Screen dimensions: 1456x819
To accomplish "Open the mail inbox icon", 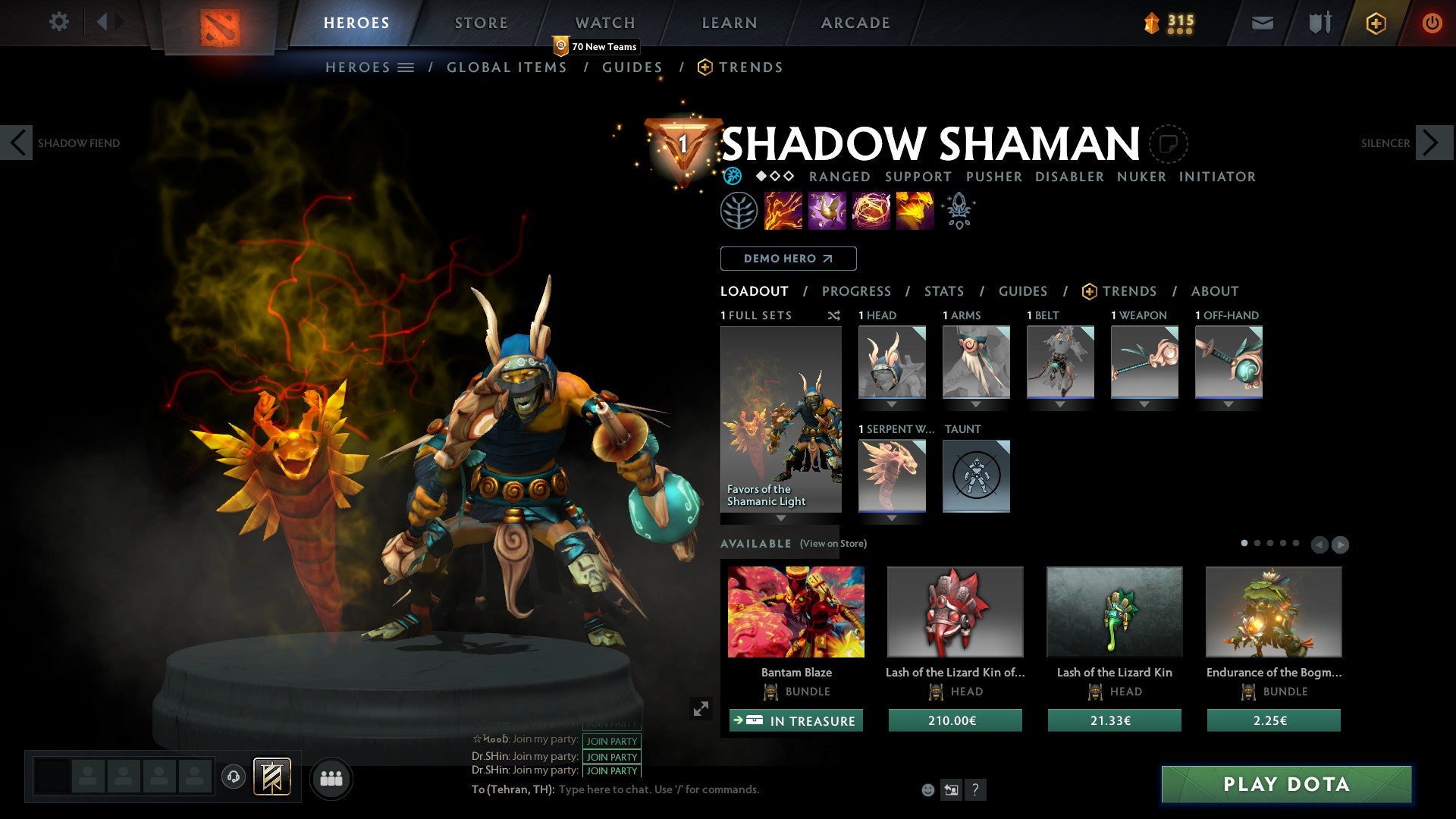I will (x=1261, y=23).
